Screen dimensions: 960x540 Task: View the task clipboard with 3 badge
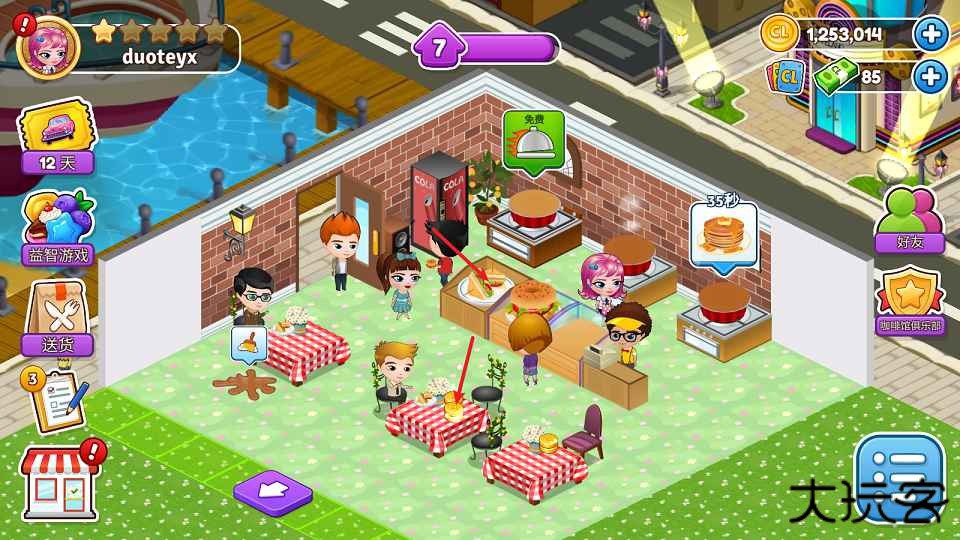[x=56, y=398]
